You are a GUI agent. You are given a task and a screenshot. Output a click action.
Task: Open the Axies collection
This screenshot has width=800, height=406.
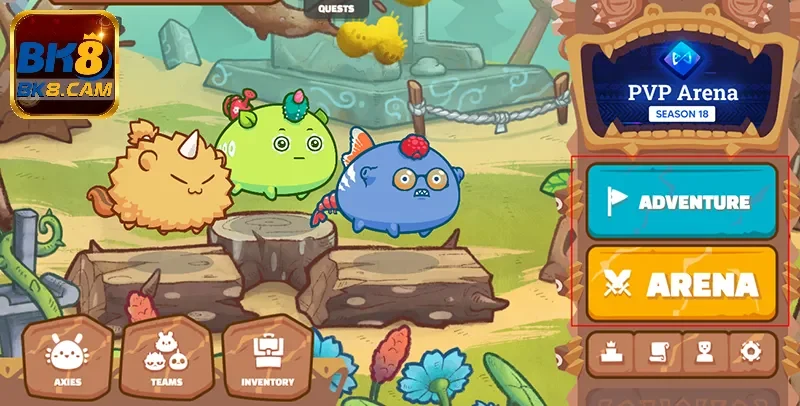pos(67,359)
